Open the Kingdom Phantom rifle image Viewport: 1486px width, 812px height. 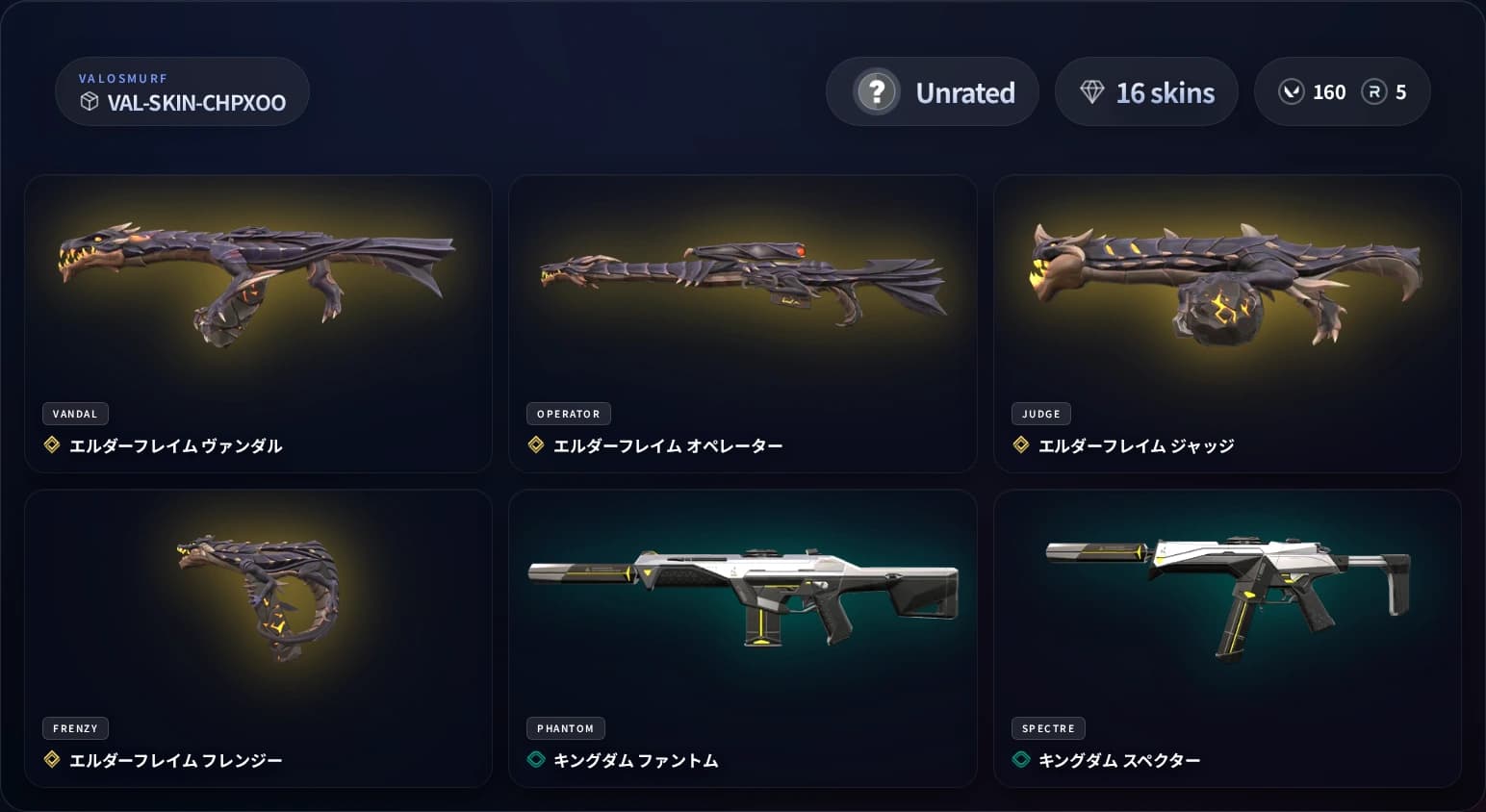(x=743, y=596)
